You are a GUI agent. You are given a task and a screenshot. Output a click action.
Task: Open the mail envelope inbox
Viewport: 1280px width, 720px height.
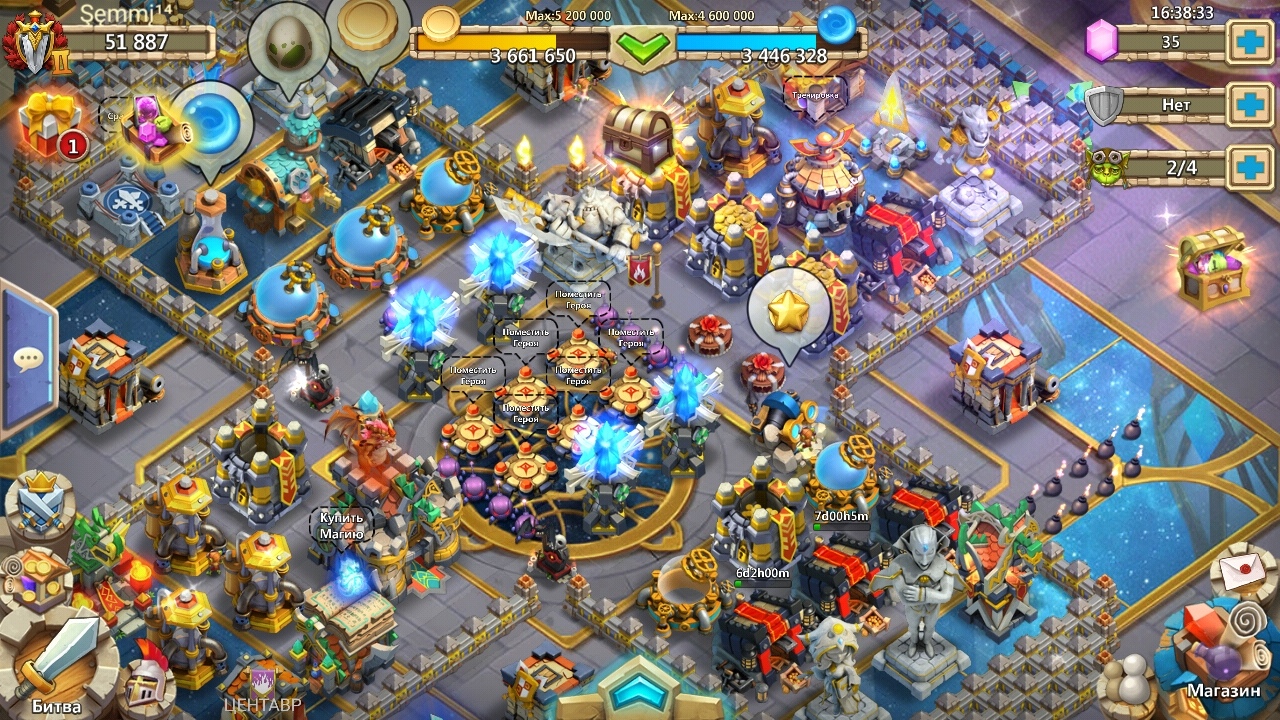click(1244, 572)
